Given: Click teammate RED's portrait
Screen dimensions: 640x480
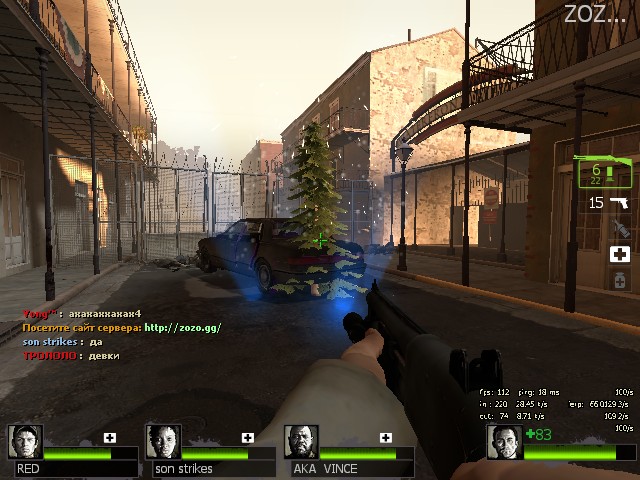Looking at the screenshot, I should pos(25,442).
